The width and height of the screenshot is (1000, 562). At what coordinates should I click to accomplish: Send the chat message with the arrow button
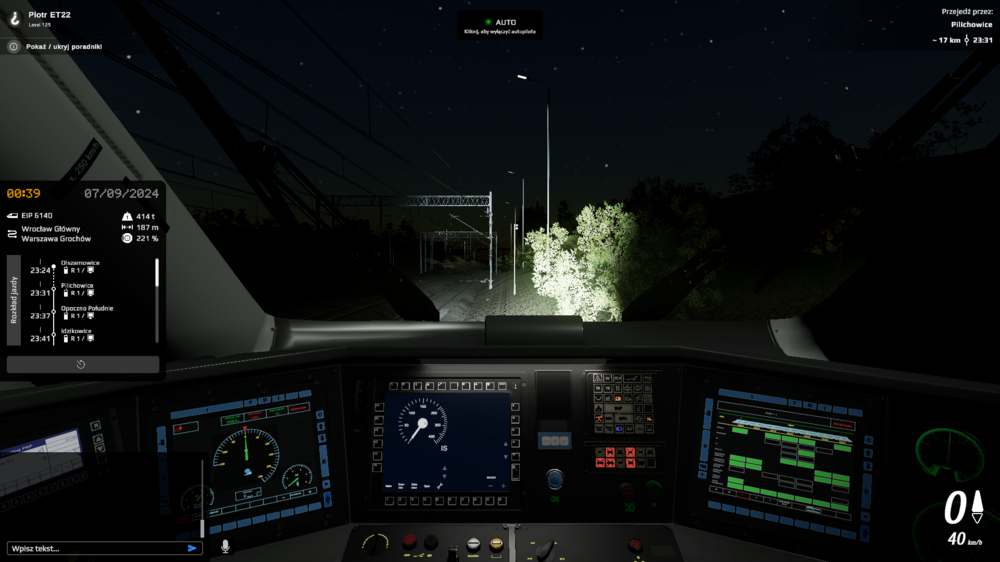click(x=192, y=548)
